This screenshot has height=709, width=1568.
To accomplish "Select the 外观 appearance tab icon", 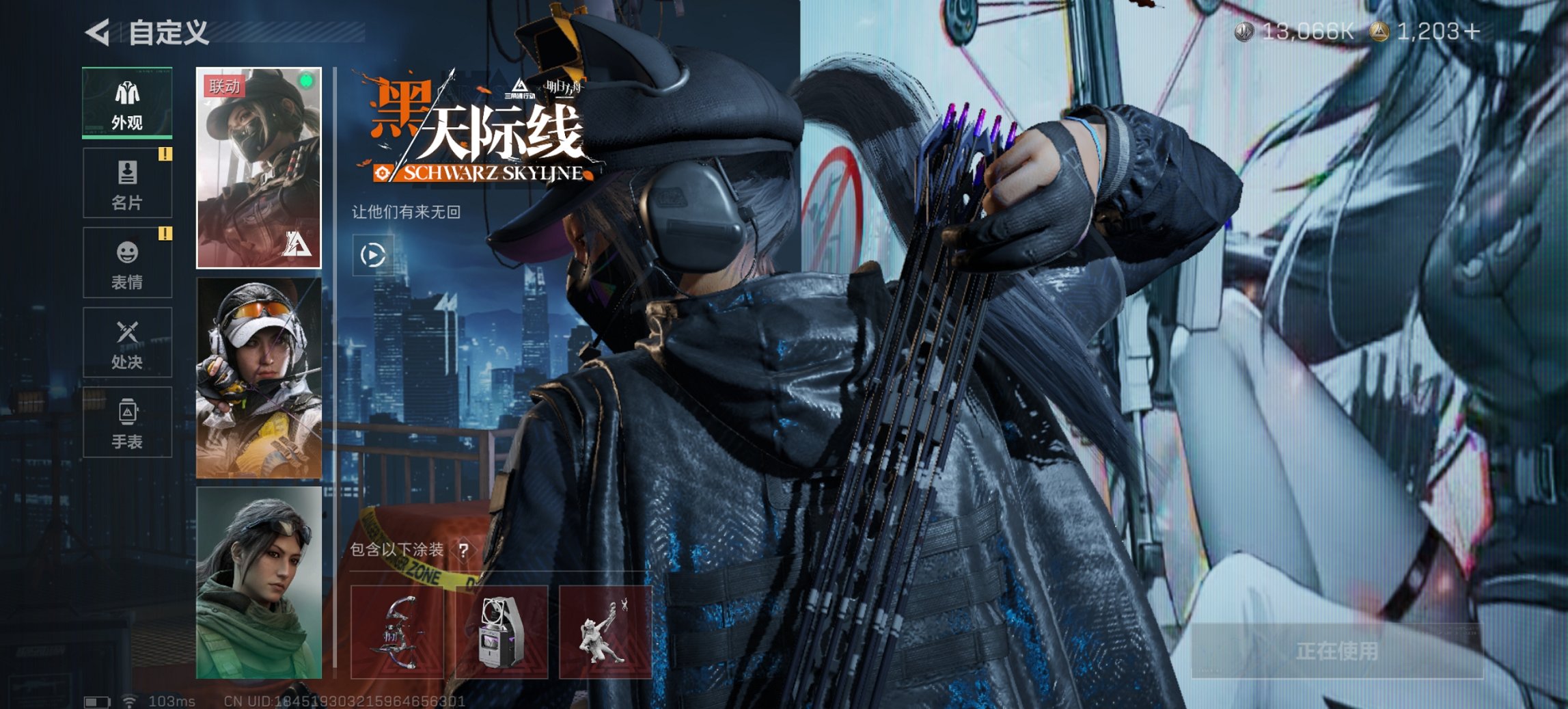I will click(x=126, y=103).
